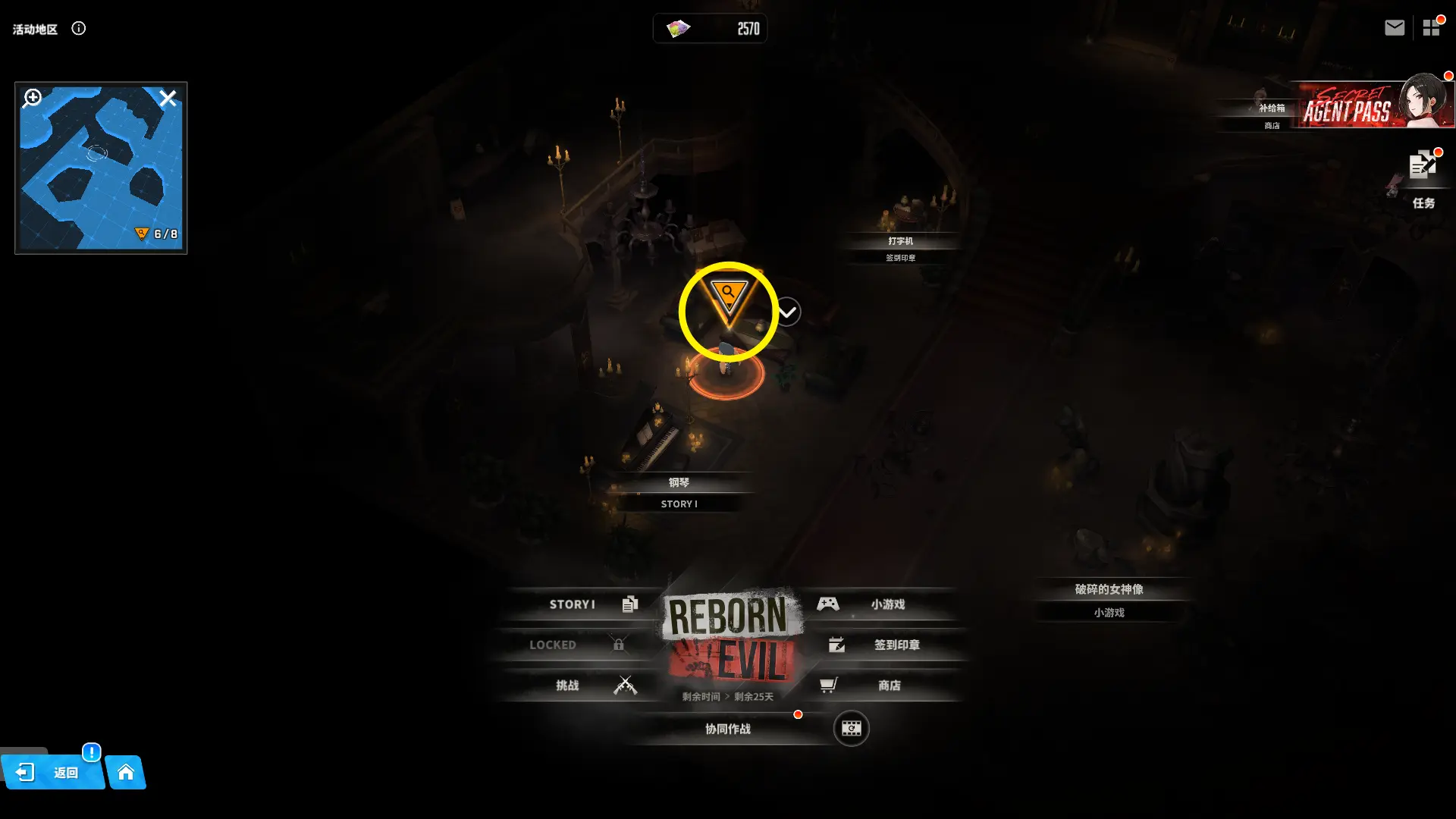Open the mail inbox
1456x819 pixels.
point(1394,28)
